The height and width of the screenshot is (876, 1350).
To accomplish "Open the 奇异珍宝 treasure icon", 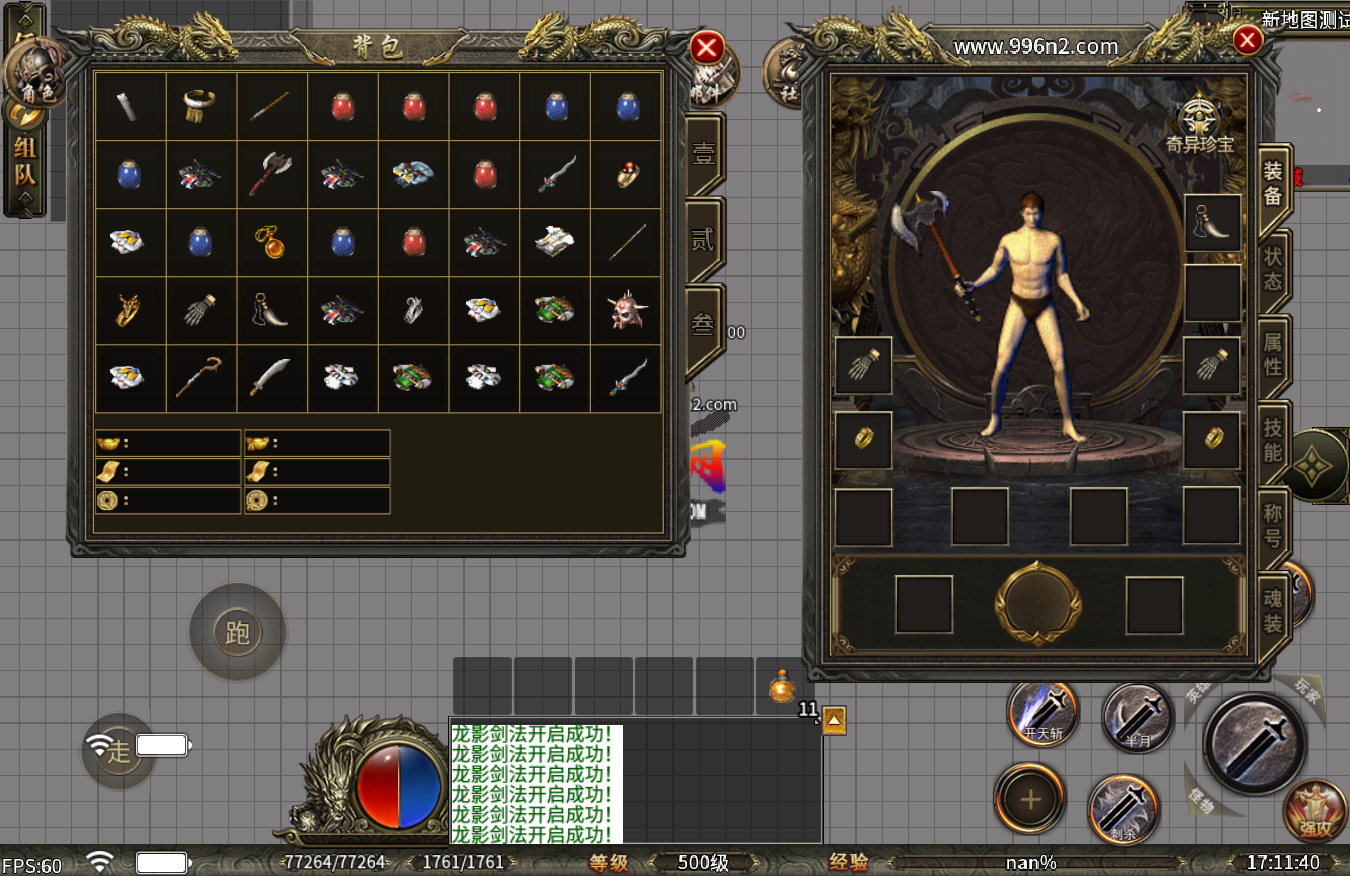I will [x=1199, y=120].
